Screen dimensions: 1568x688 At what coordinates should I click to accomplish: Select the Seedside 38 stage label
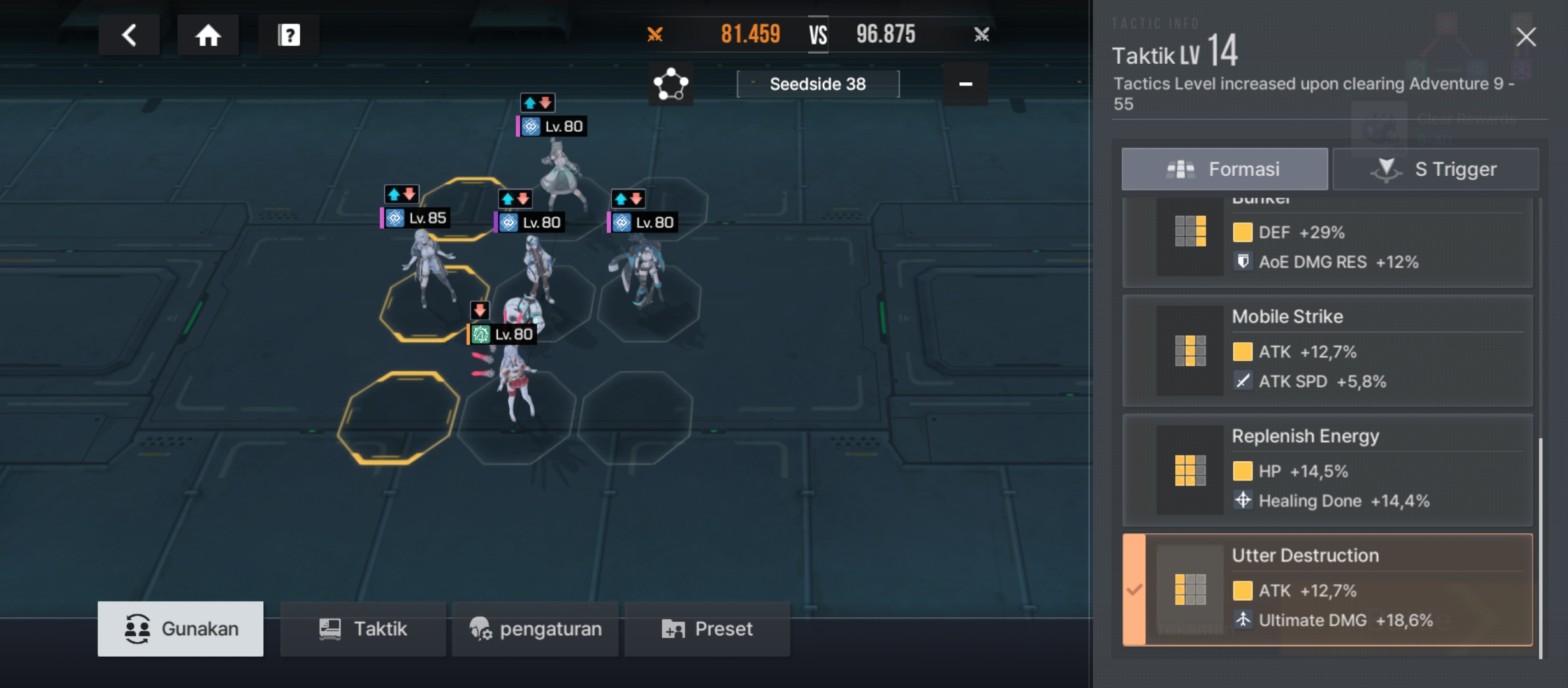coord(818,84)
